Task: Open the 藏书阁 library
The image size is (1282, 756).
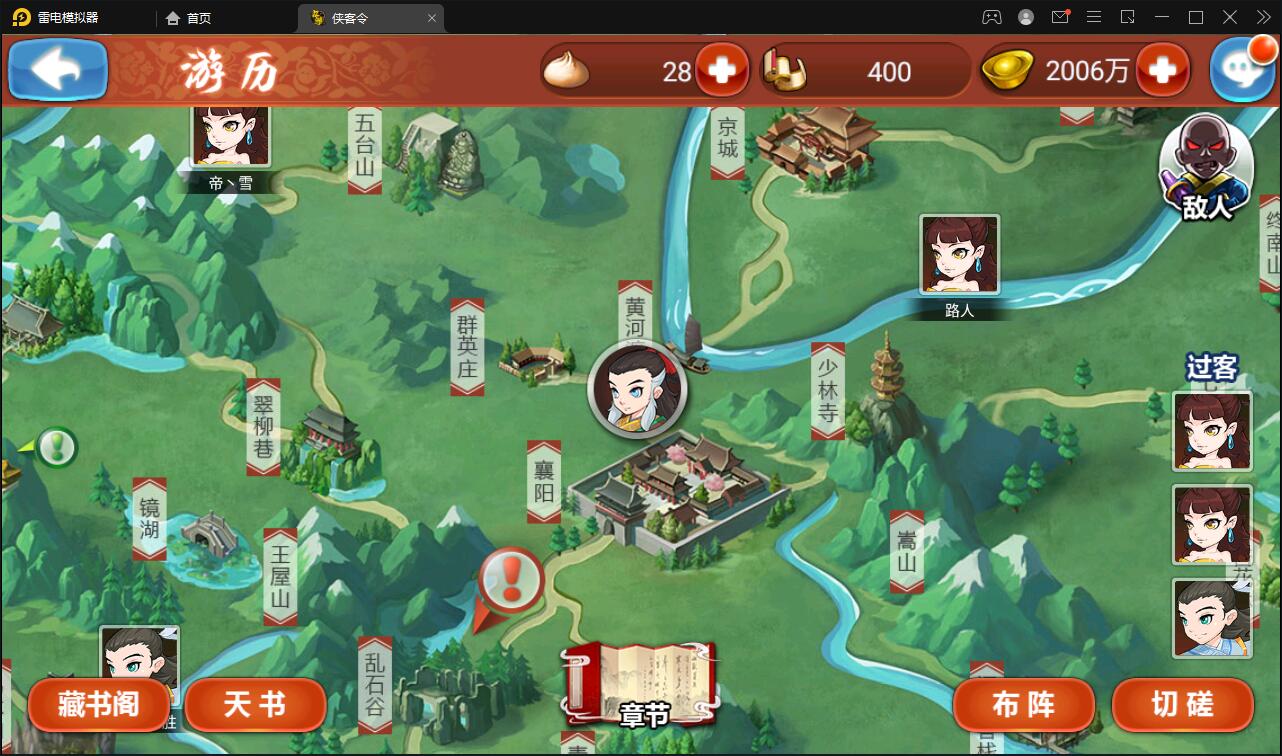Action: pos(98,705)
